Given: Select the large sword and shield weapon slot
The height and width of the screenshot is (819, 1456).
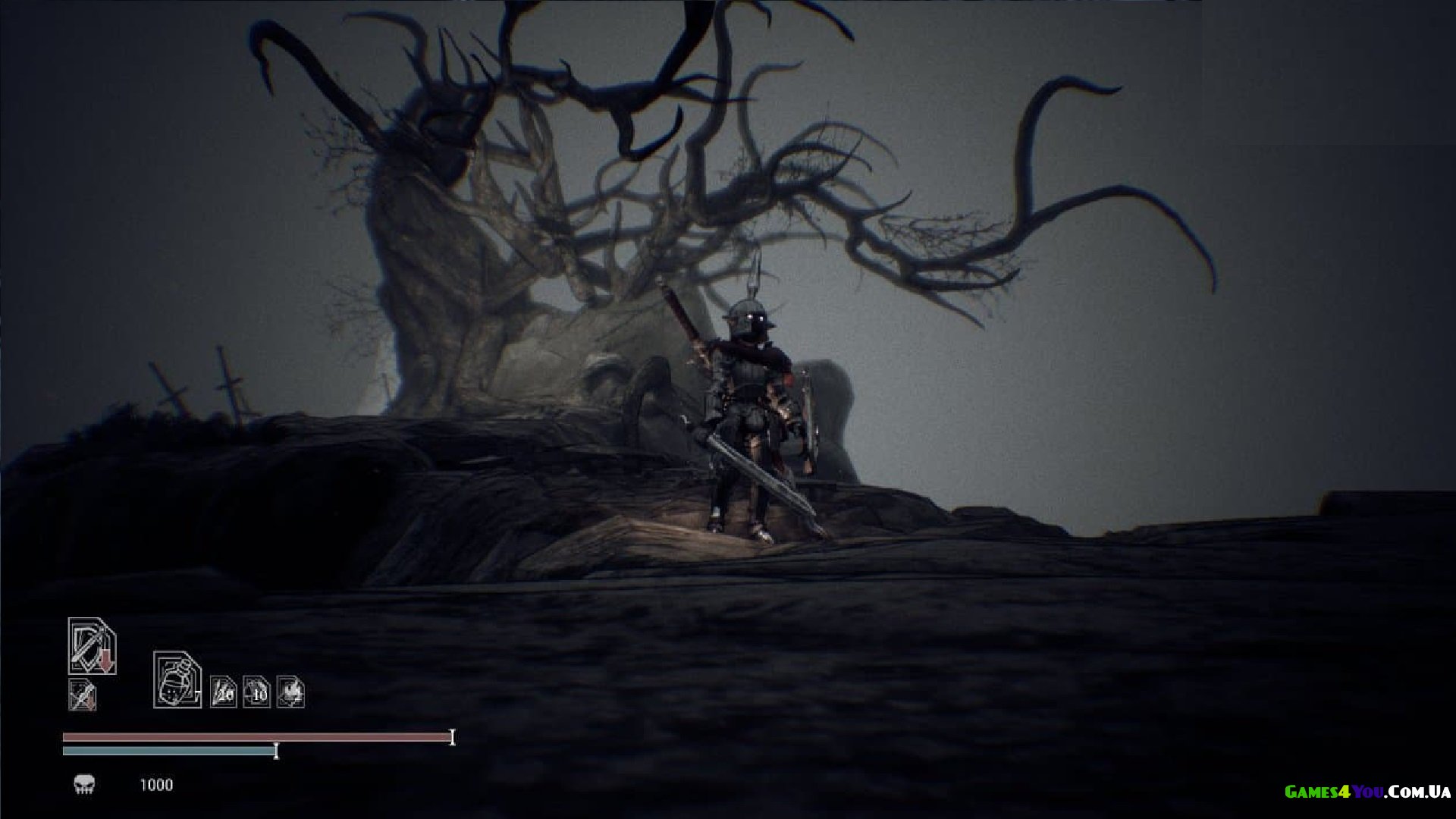Looking at the screenshot, I should (x=92, y=646).
